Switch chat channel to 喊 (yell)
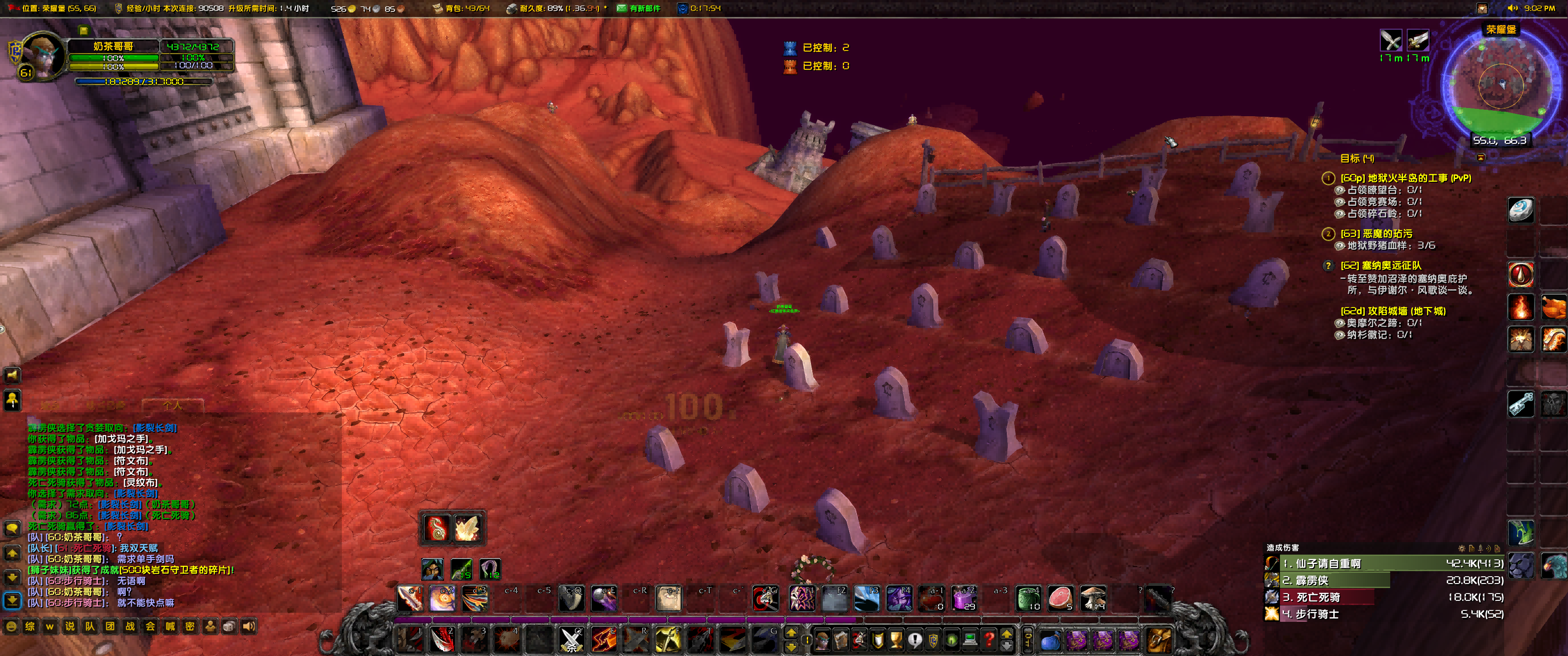 pos(170,626)
